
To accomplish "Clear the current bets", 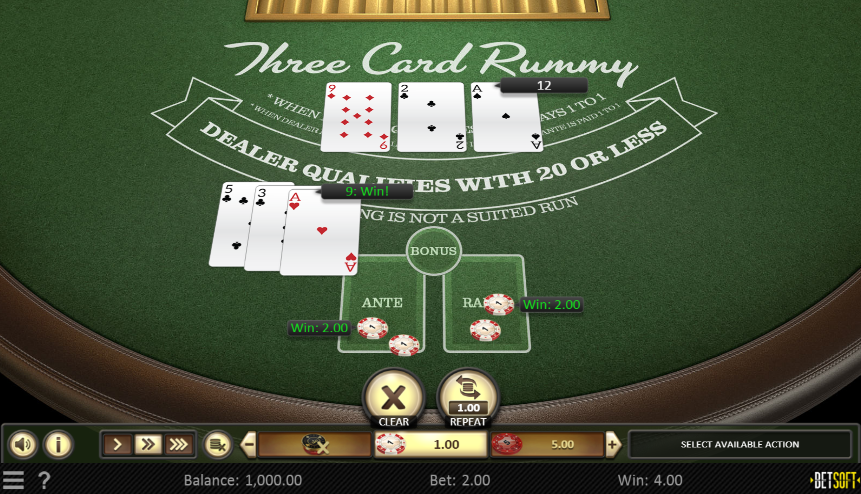I will pos(393,396).
